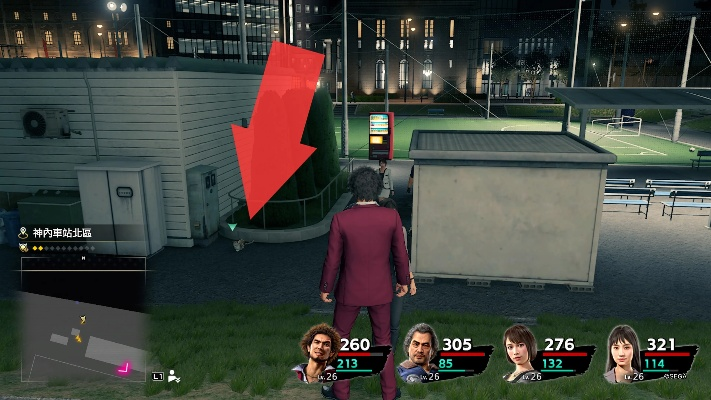Choose the short brown-haired woman's portrait
Viewport: 711px width, 400px height.
point(520,355)
